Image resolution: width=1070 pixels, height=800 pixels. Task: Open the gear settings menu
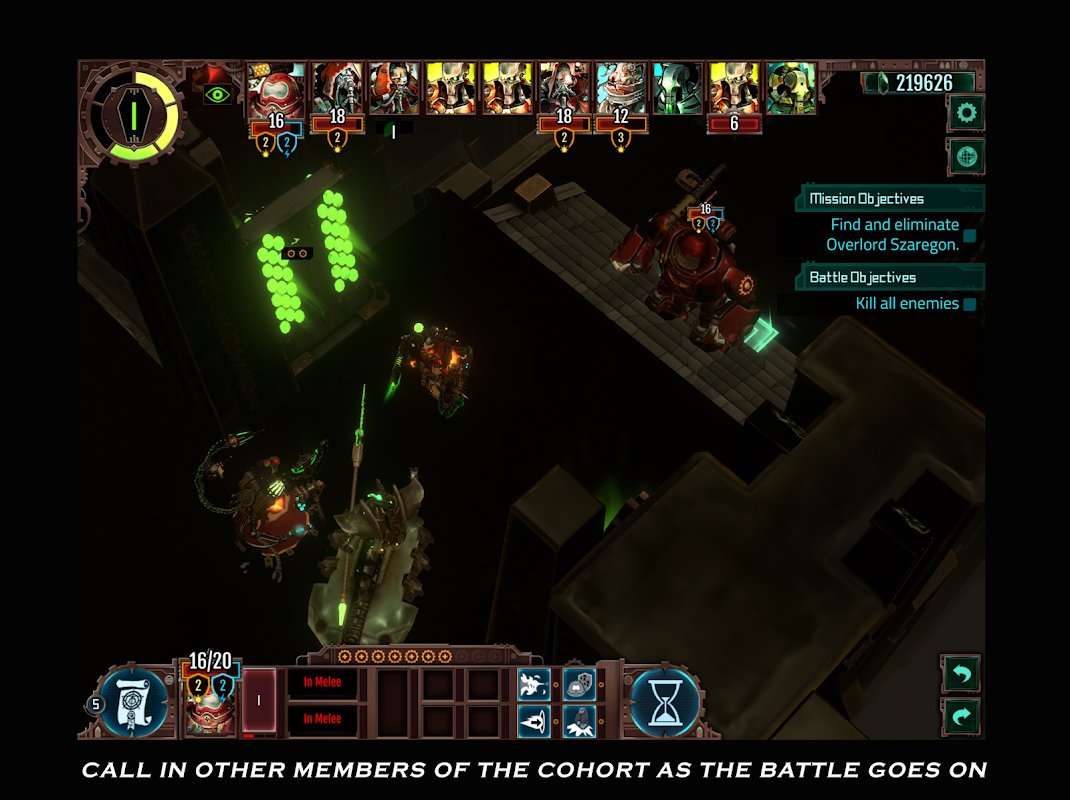click(x=966, y=113)
